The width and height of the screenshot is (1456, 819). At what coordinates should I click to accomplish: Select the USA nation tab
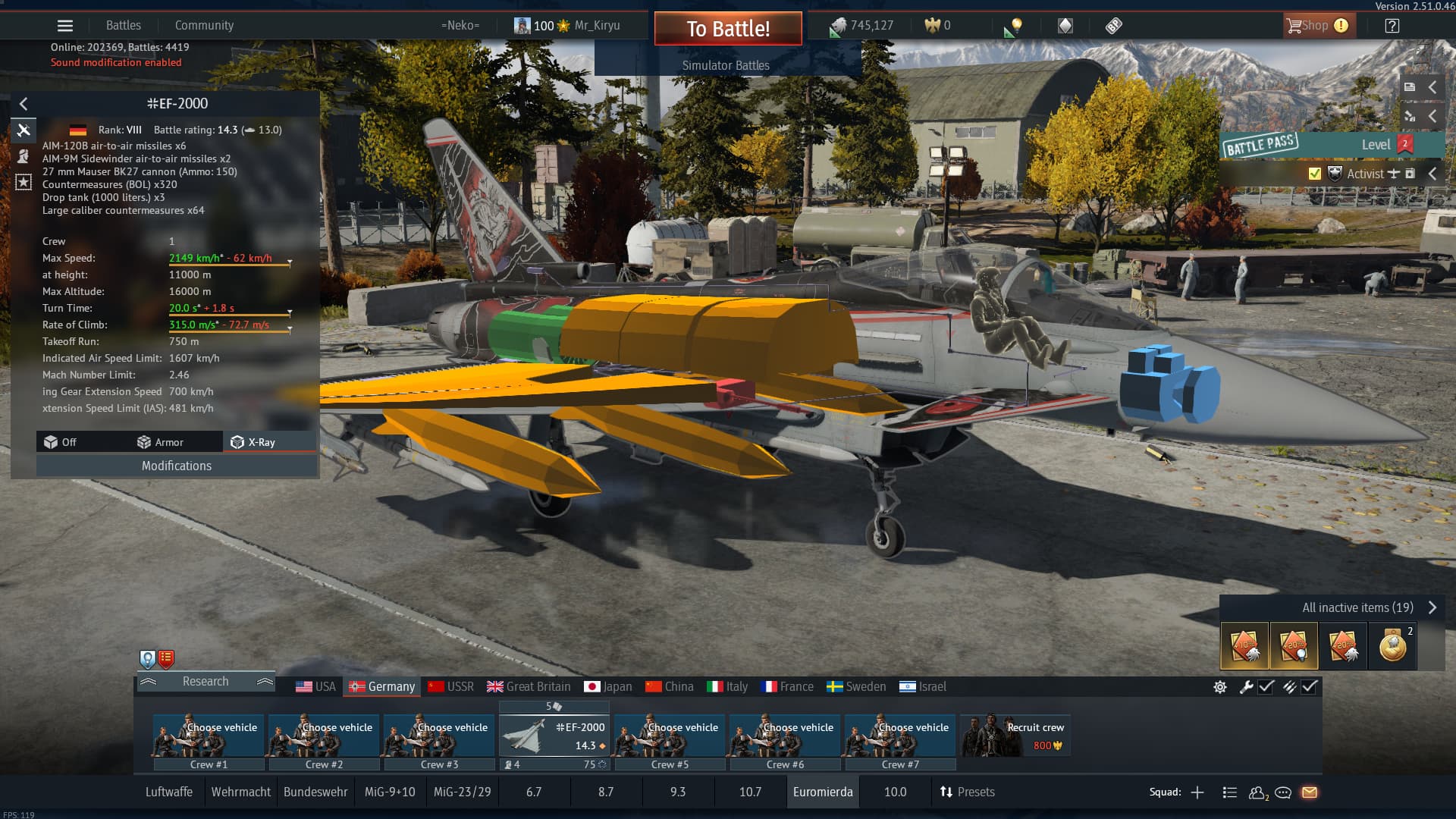315,687
